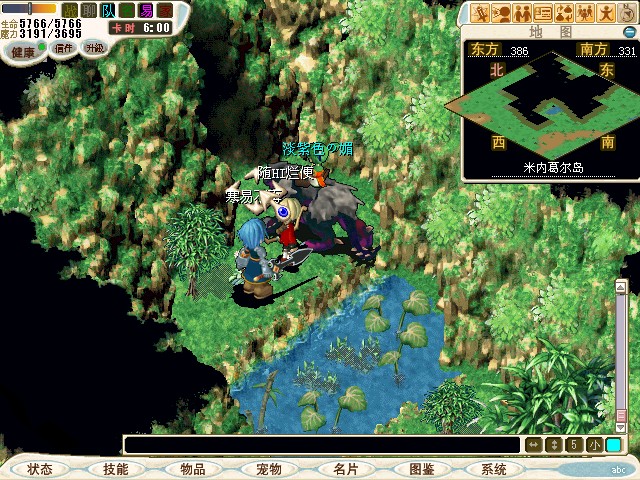
Task: Open the 图鉴 encyclopedia menu
Action: click(421, 469)
